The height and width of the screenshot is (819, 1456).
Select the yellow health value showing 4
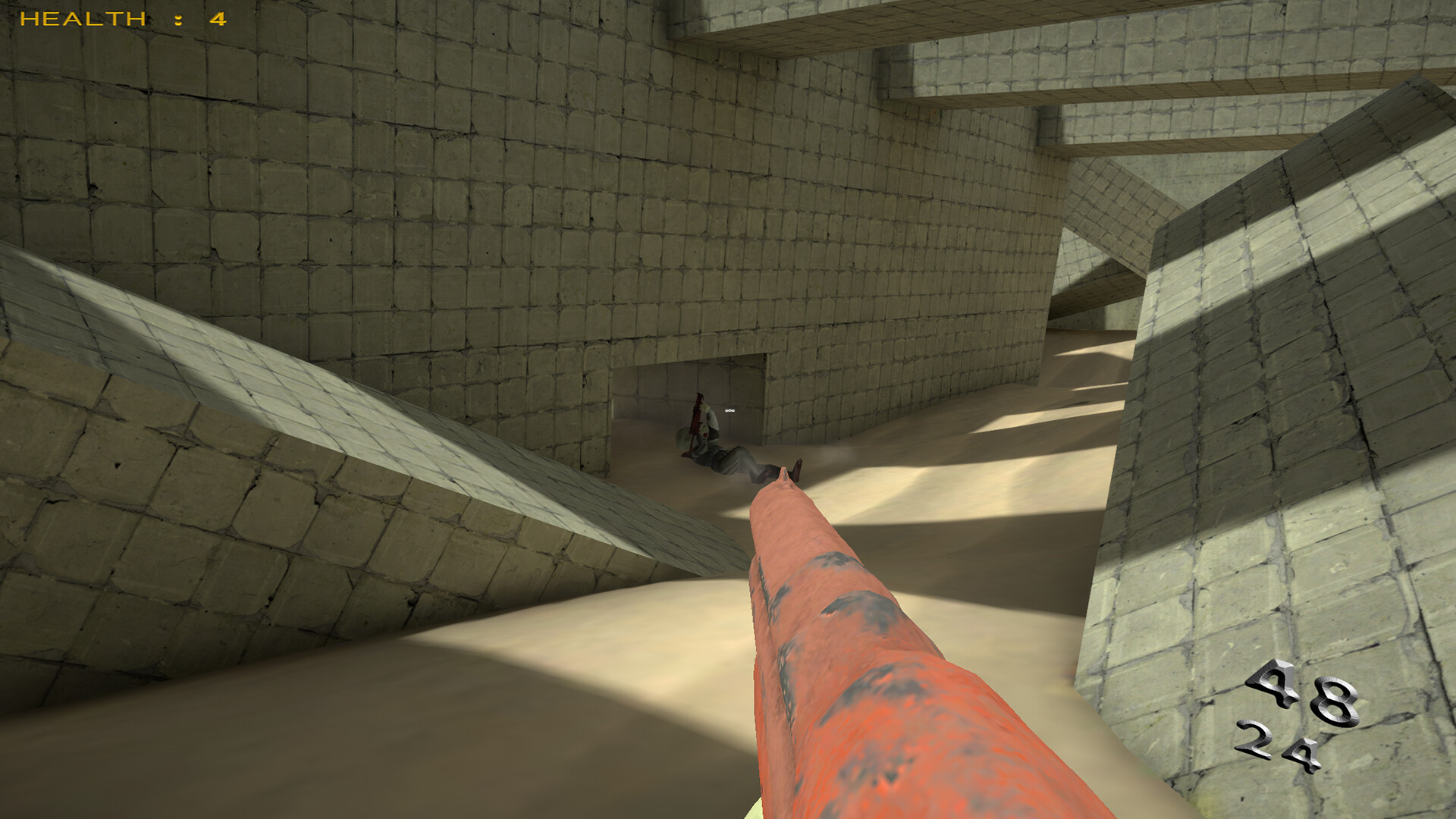click(x=216, y=19)
